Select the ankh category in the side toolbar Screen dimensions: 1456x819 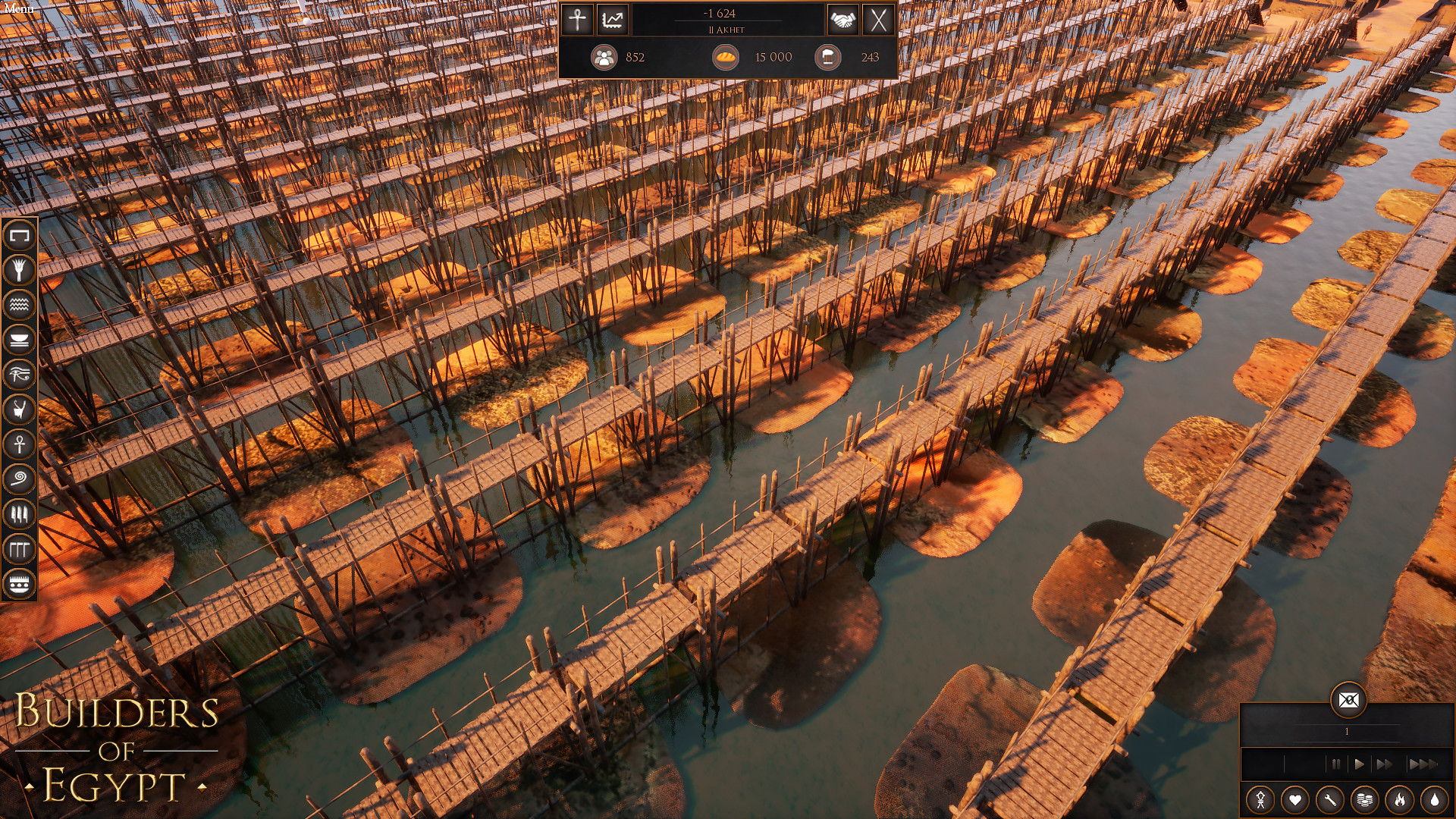20,444
